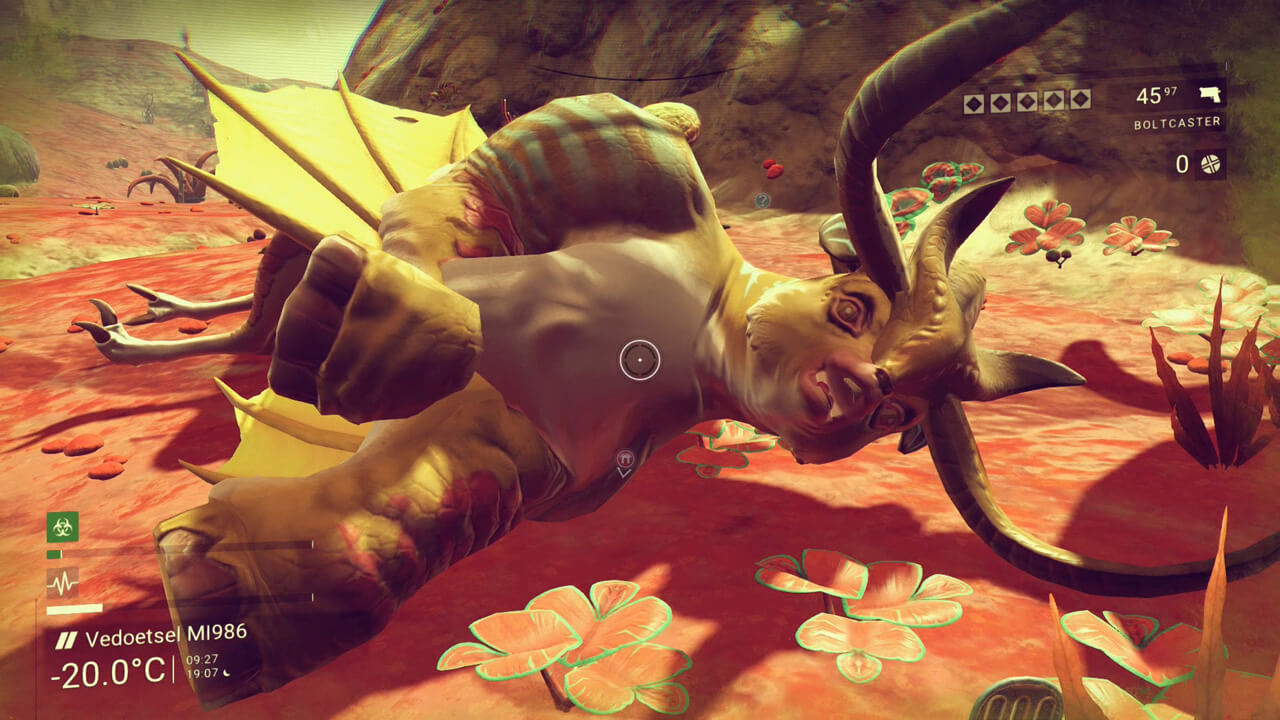Choose the Boltcaster pistol weapon icon
Screen dimensions: 1280x720
point(1211,95)
